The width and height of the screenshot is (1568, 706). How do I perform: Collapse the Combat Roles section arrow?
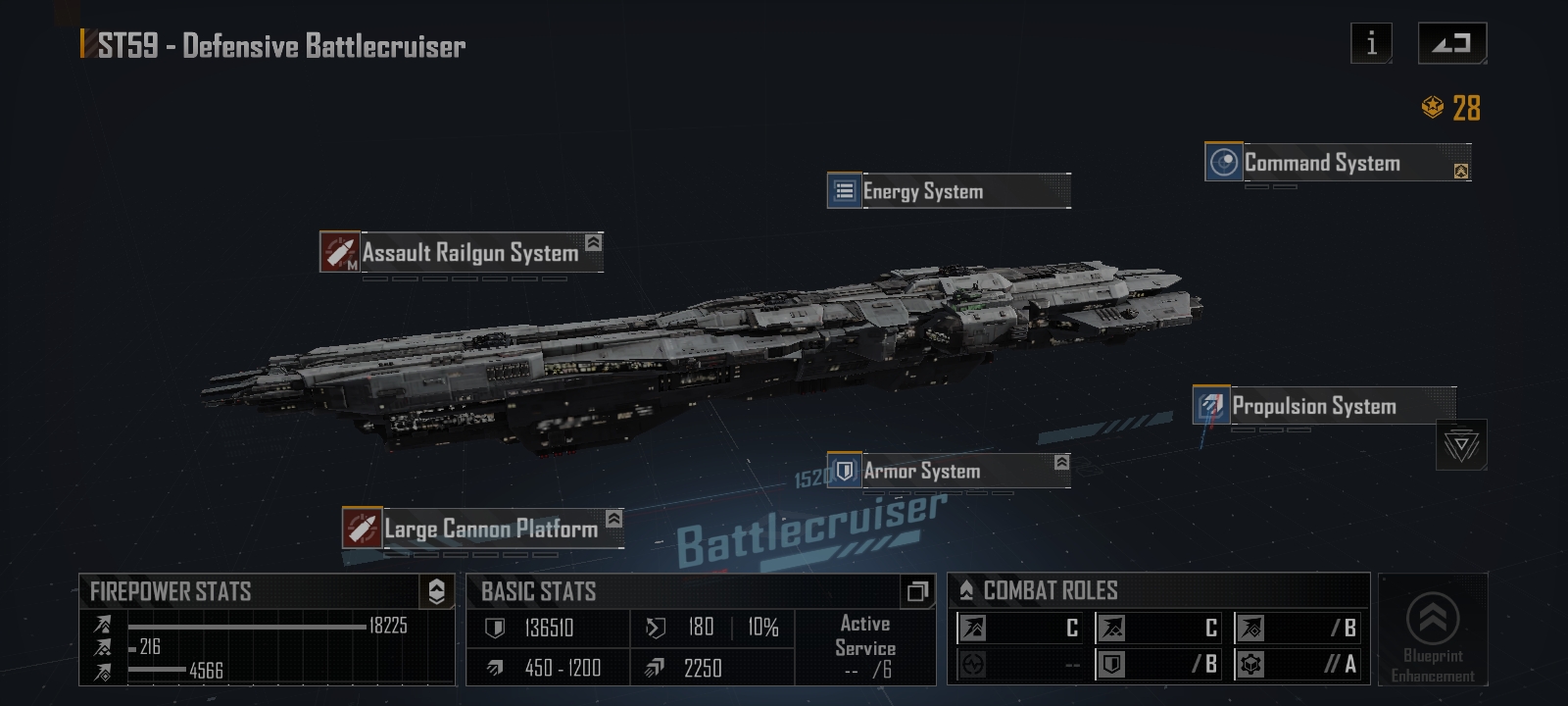click(965, 589)
